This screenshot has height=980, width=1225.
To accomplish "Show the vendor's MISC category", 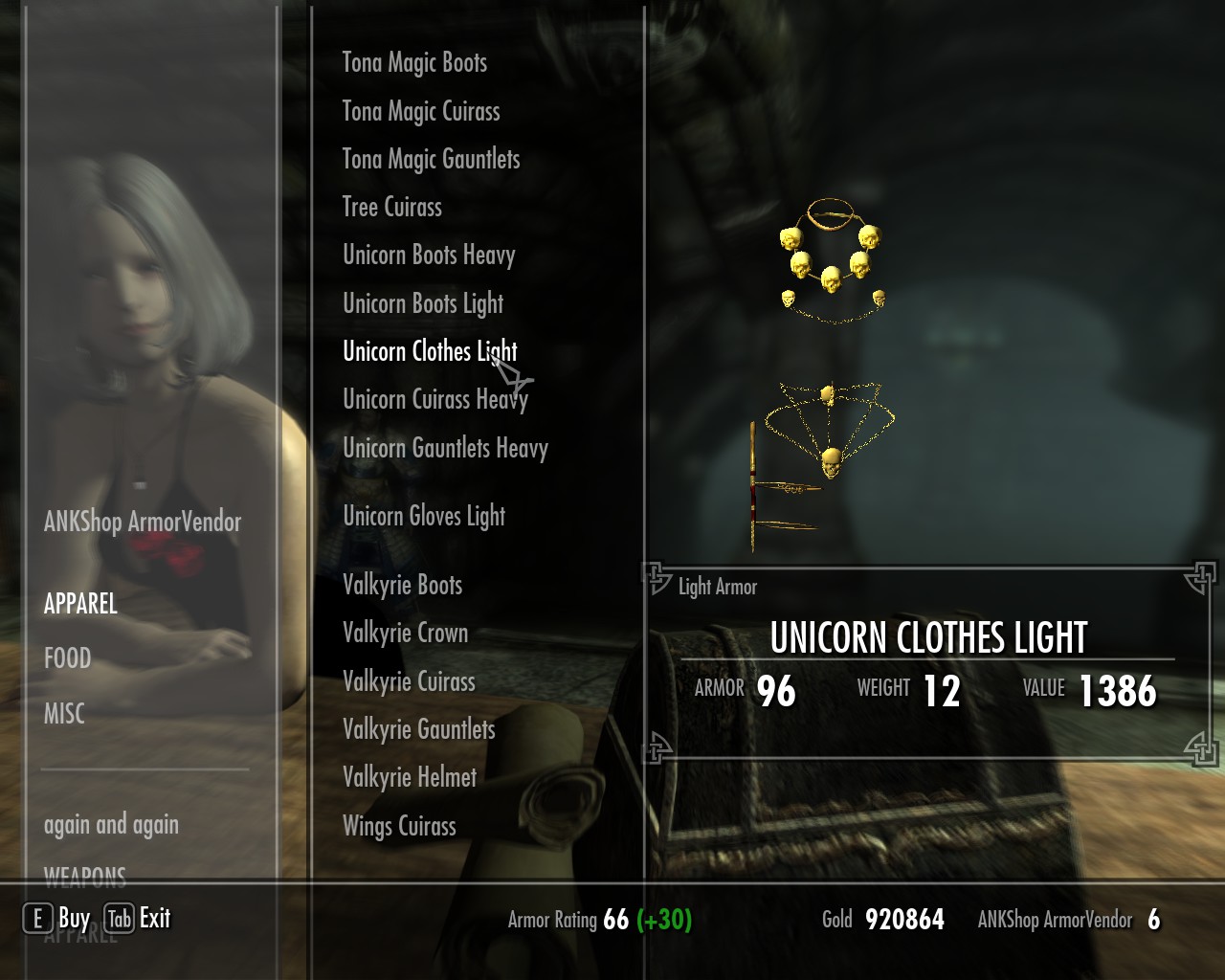I will tap(64, 714).
